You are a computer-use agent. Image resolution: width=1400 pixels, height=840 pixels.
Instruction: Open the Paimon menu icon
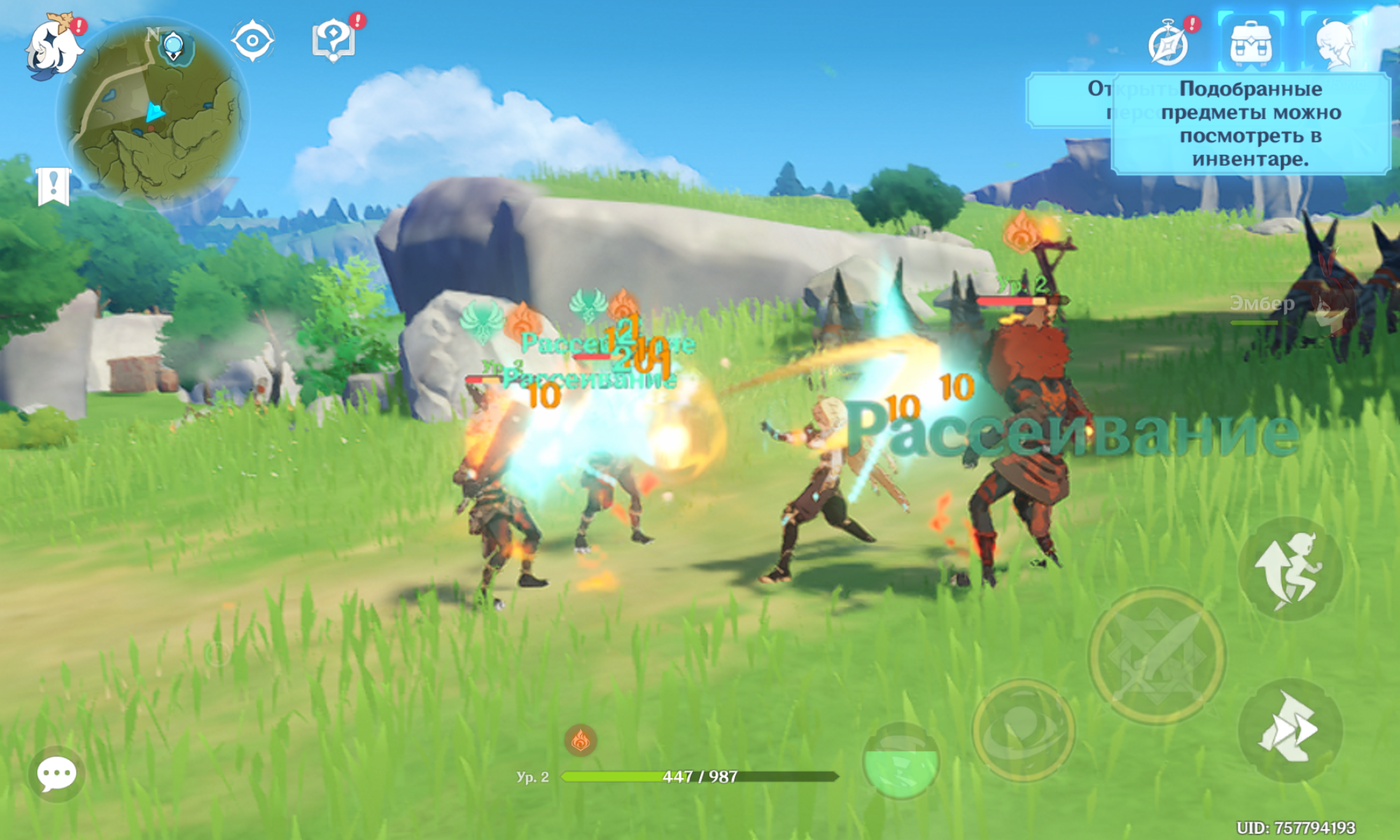tap(53, 48)
